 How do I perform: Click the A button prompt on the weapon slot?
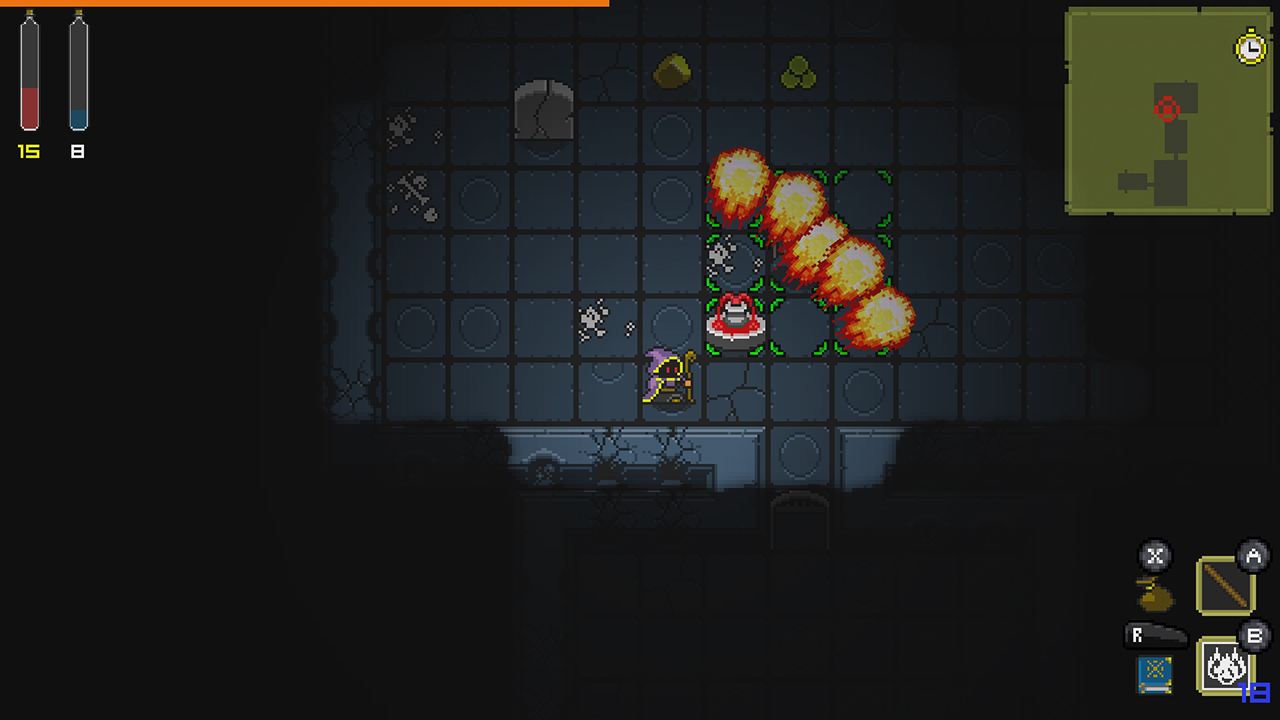click(x=1254, y=560)
